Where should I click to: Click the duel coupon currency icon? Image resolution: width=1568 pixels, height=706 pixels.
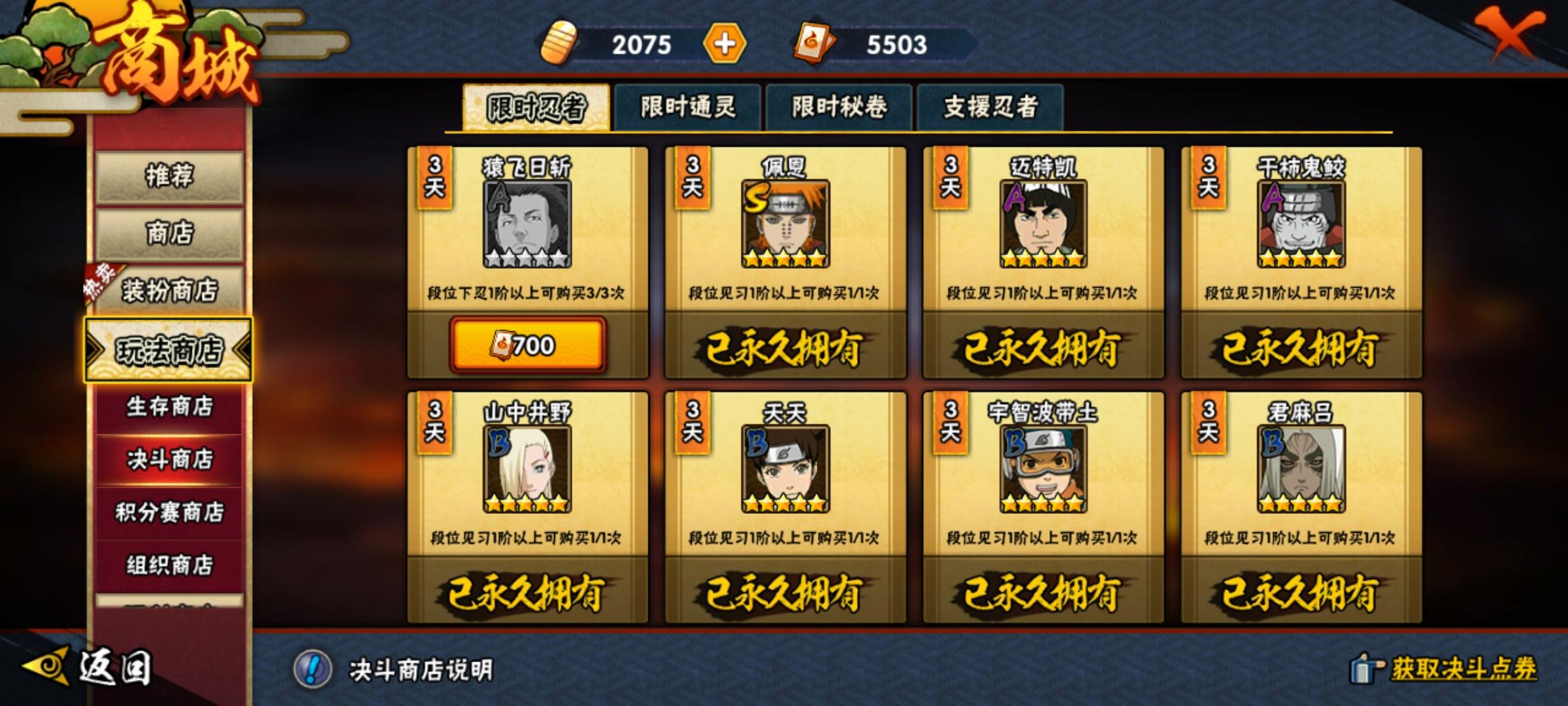pyautogui.click(x=813, y=43)
